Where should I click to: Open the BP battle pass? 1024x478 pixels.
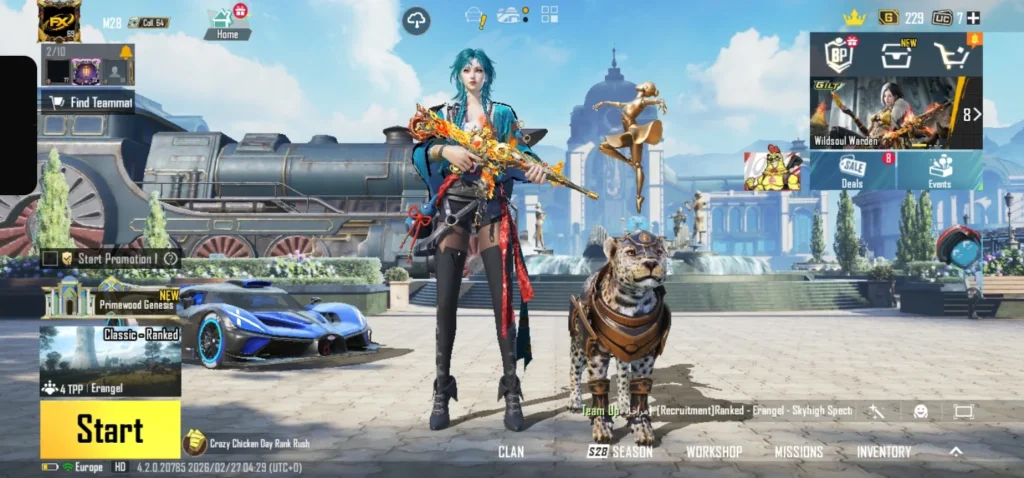click(x=838, y=55)
